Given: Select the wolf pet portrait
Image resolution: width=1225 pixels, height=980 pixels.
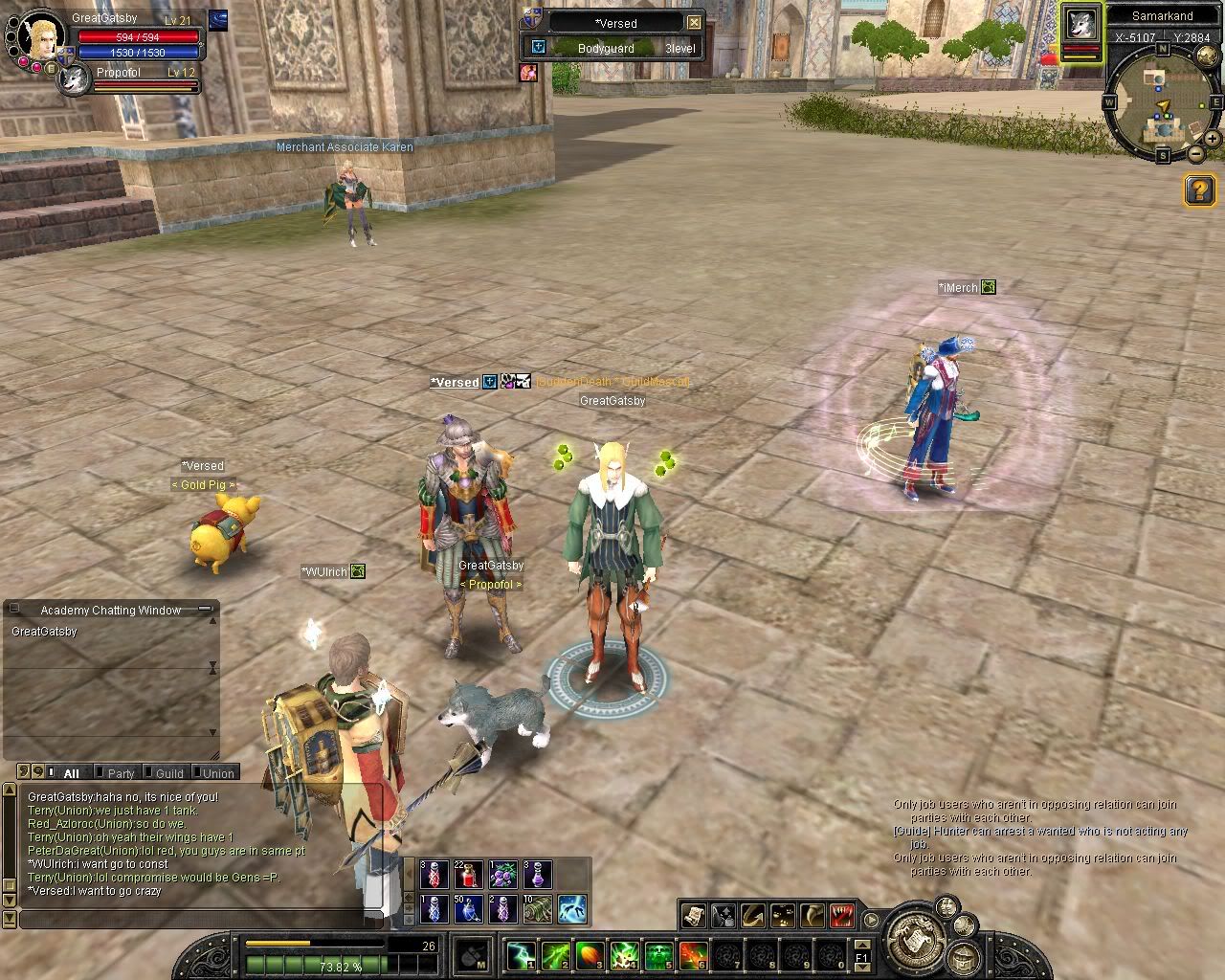Looking at the screenshot, I should pos(73,79).
